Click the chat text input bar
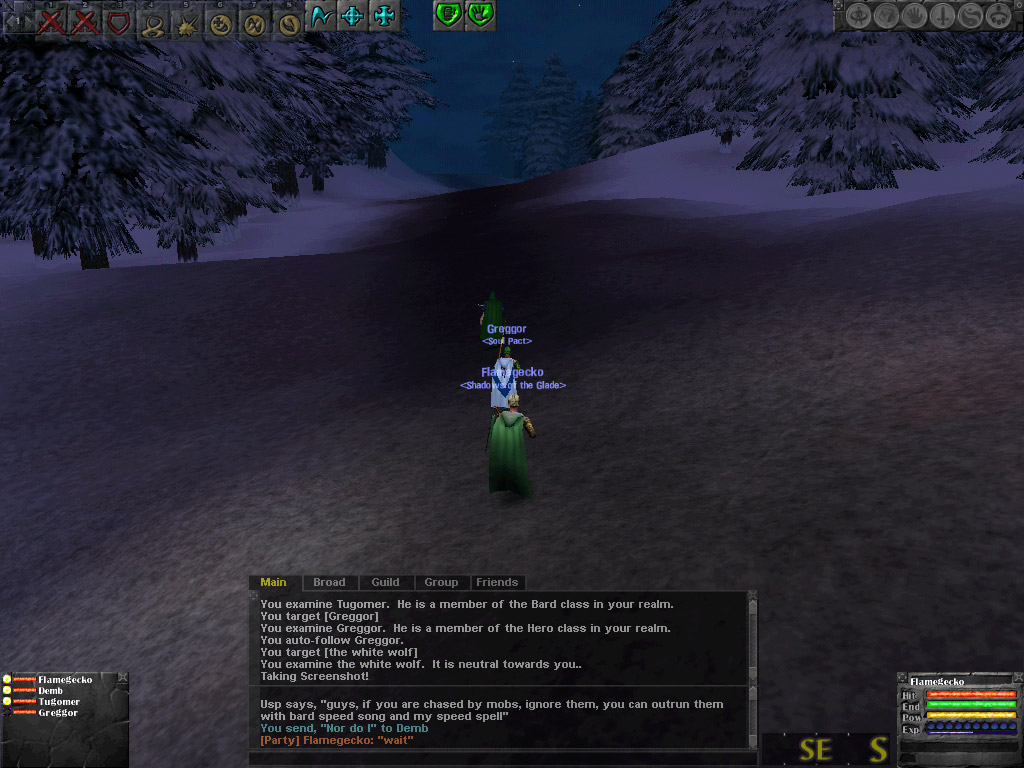1024x768 pixels. (x=500, y=758)
